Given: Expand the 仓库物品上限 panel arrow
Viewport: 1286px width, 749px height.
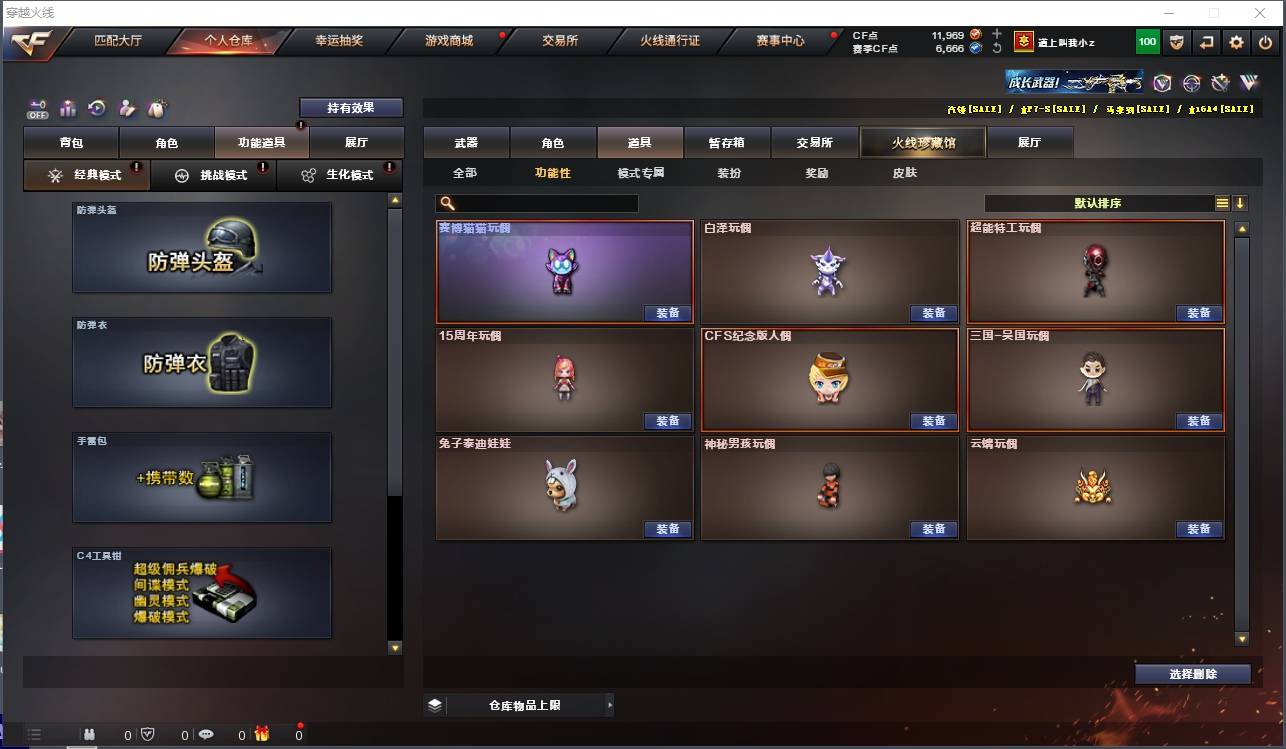Looking at the screenshot, I should pos(610,704).
